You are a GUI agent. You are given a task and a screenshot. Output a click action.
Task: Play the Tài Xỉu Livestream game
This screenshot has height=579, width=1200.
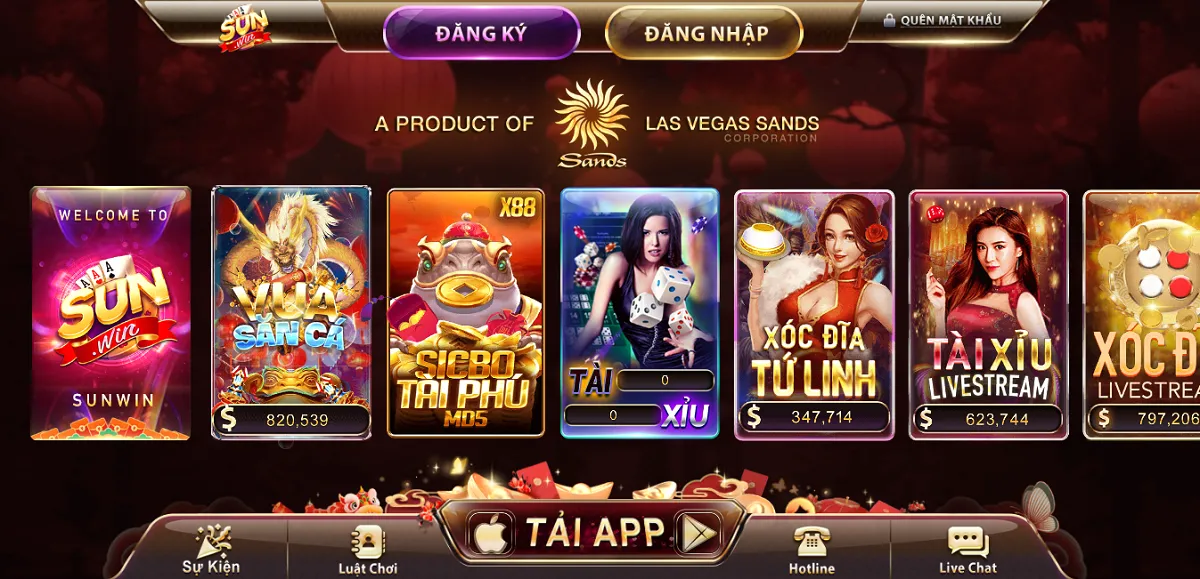coord(988,312)
